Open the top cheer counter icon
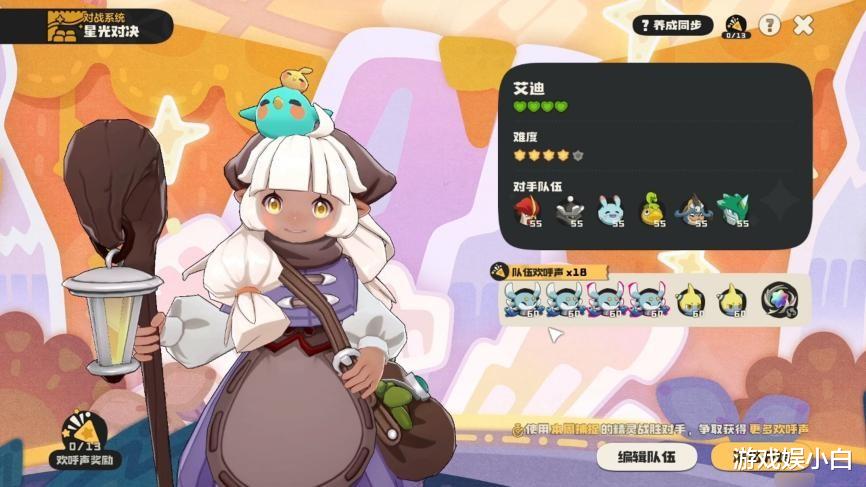This screenshot has width=866, height=487. pyautogui.click(x=736, y=26)
